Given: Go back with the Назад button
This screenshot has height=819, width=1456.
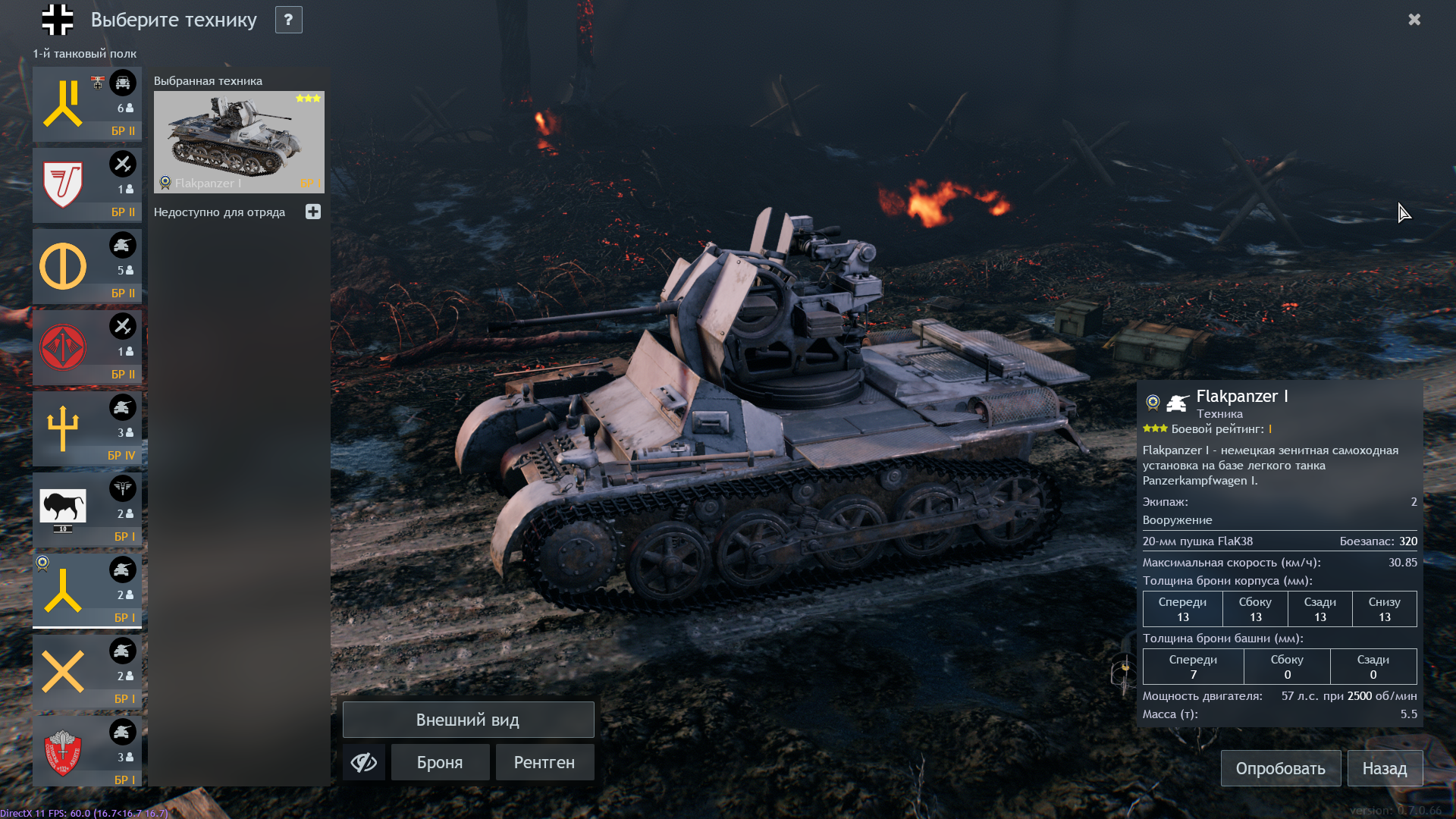Looking at the screenshot, I should (x=1384, y=768).
